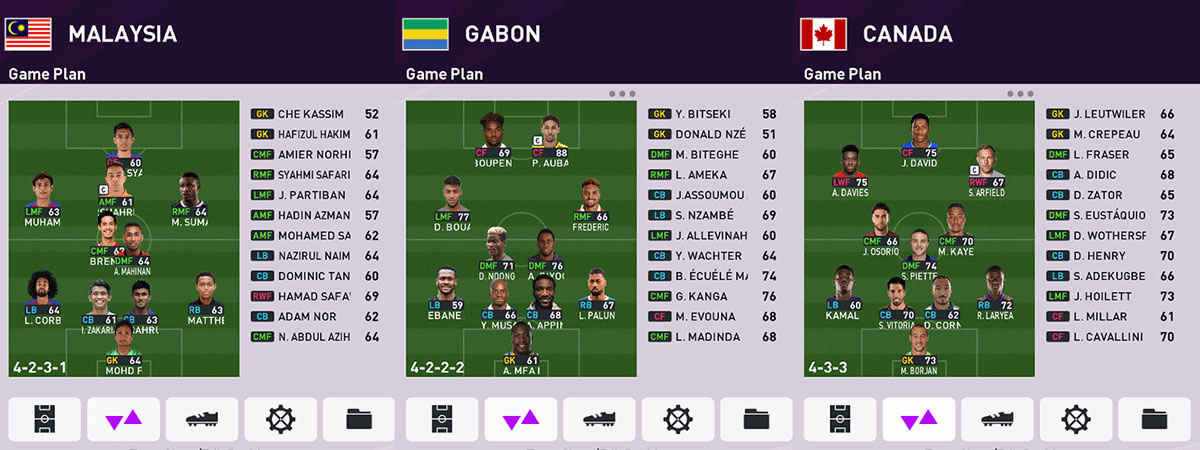Select M. Crepeau, Canada's substitute goalkeeper

pos(1110,134)
